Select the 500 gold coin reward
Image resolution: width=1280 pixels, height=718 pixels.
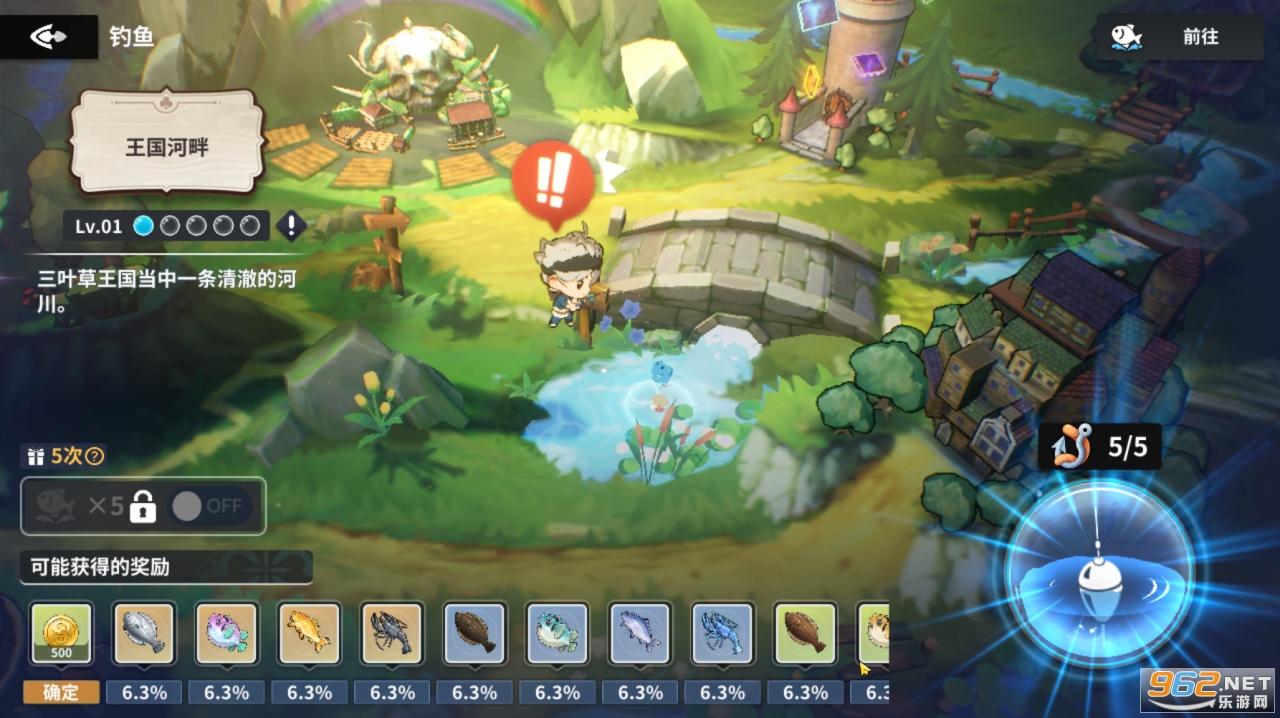[61, 633]
